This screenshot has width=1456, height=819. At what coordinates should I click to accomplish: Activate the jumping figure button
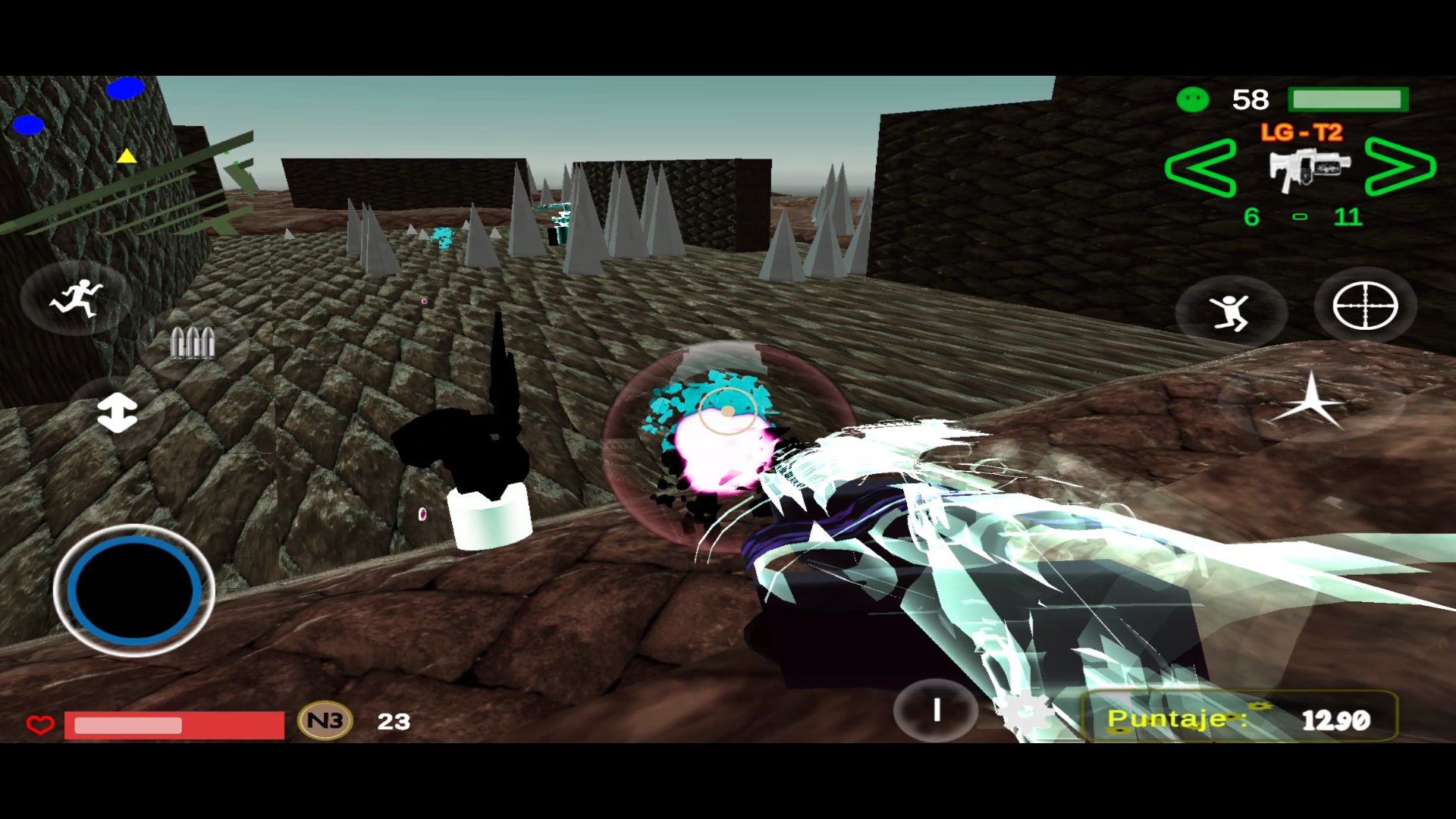pos(1230,312)
